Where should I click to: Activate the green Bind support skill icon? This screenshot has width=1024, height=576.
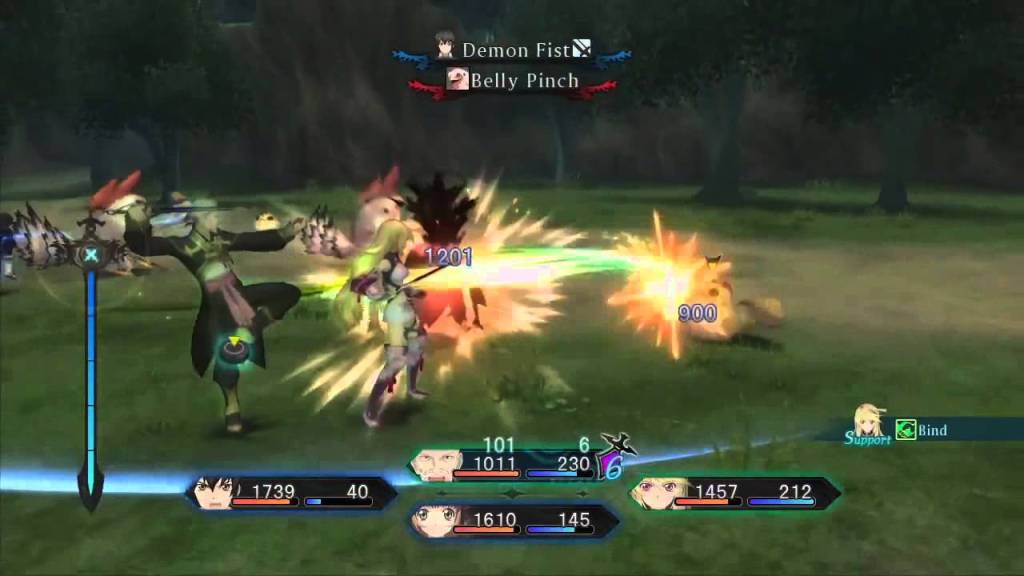906,430
